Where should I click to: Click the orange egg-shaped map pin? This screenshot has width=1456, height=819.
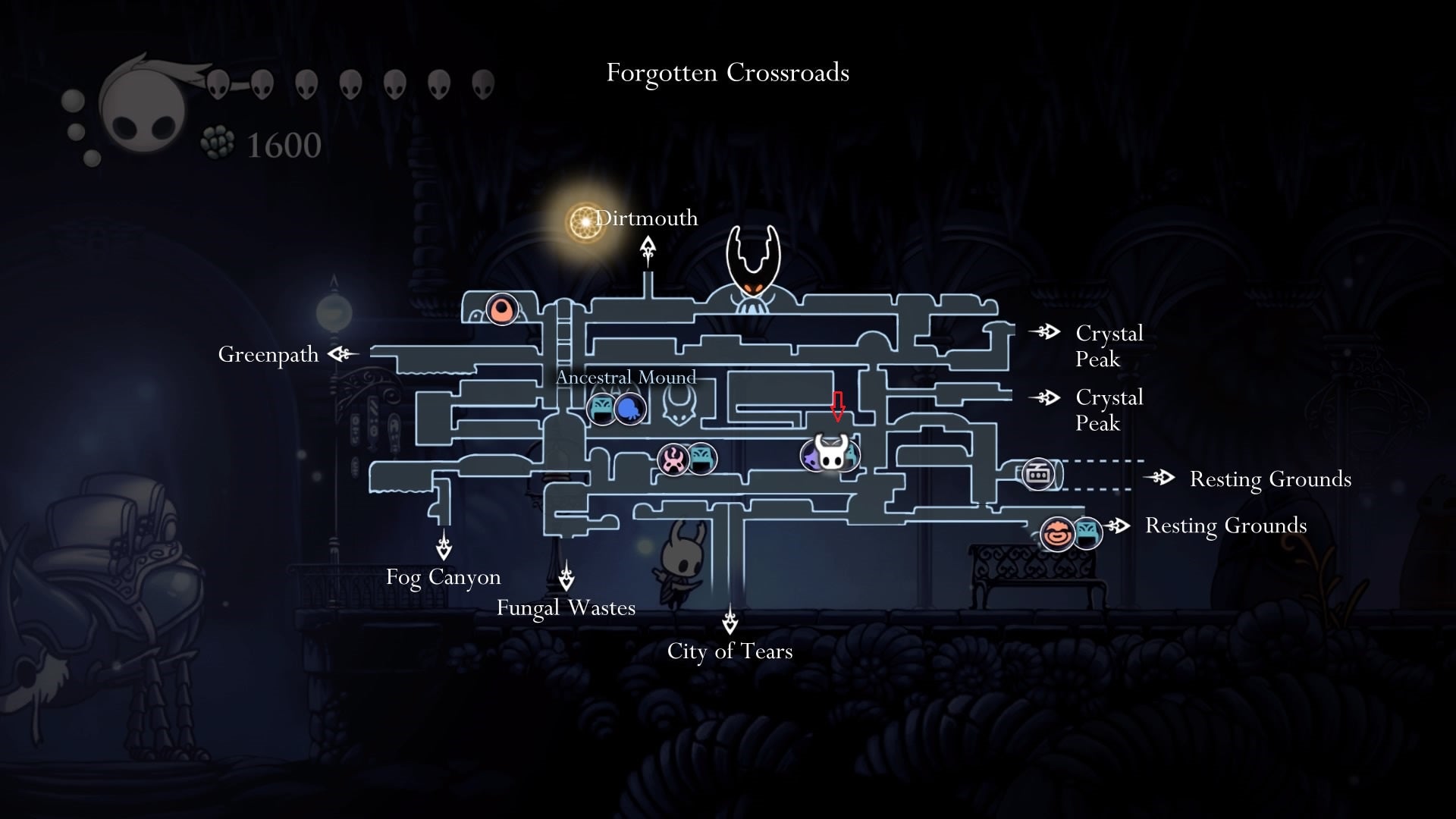502,309
